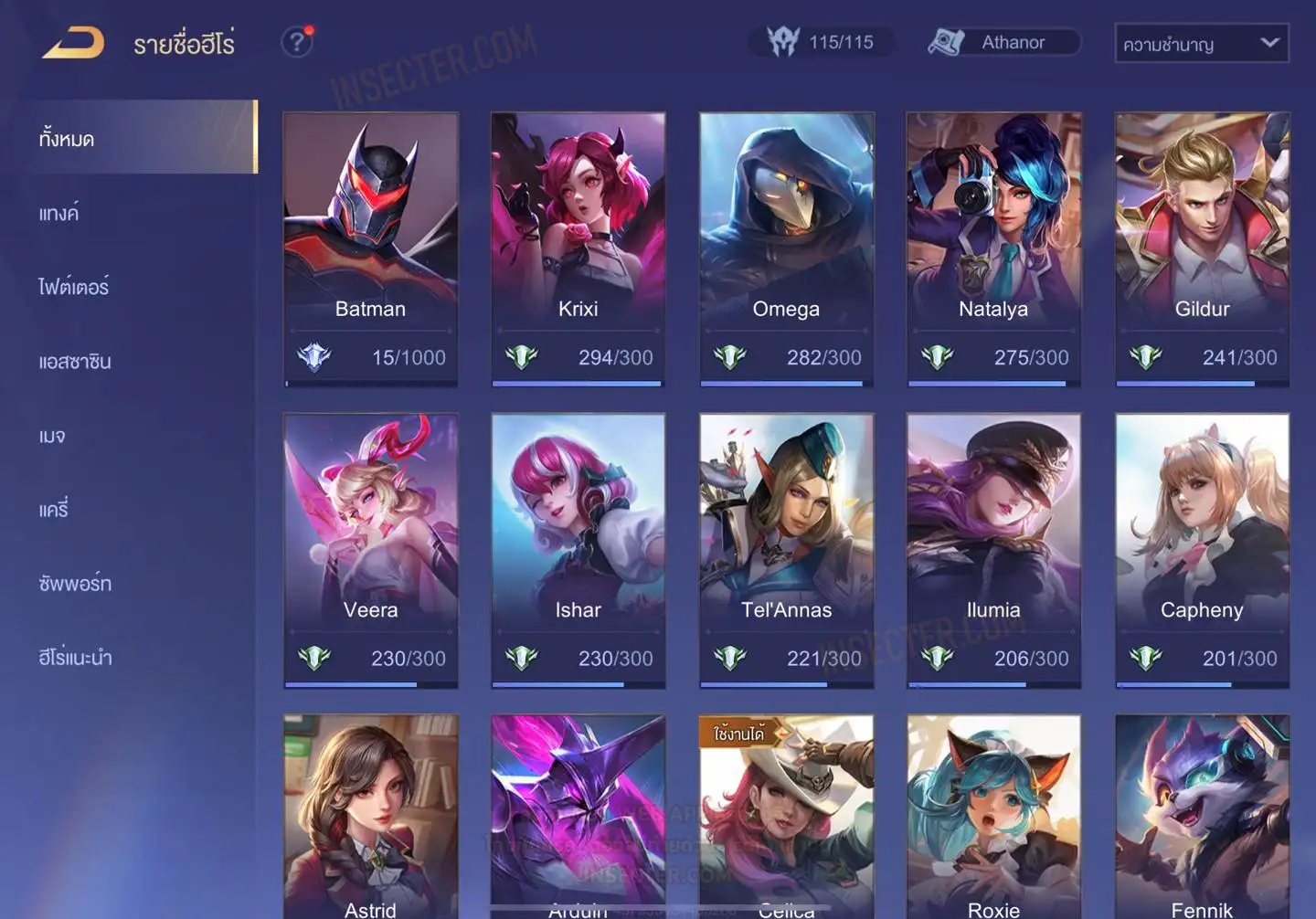
Task: Open the ซัพพอร์ท hero list
Action: coord(75,584)
